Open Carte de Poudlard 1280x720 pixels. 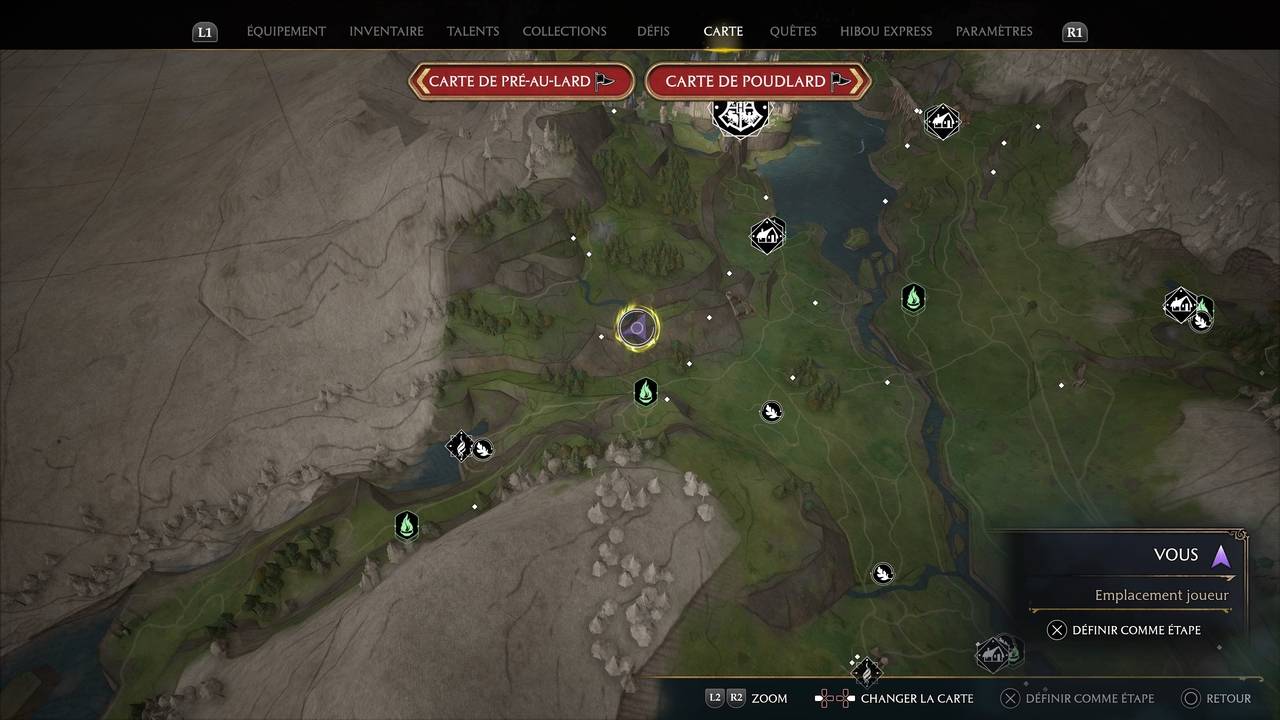[x=757, y=81]
